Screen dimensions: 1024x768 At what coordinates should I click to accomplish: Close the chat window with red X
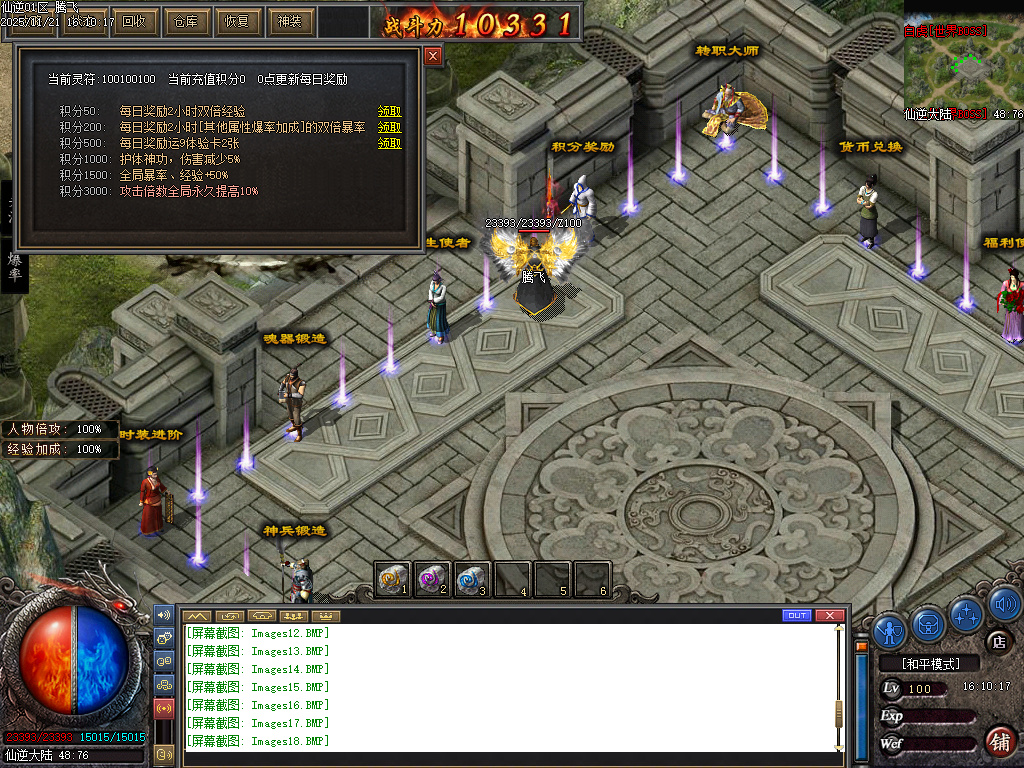[x=828, y=615]
